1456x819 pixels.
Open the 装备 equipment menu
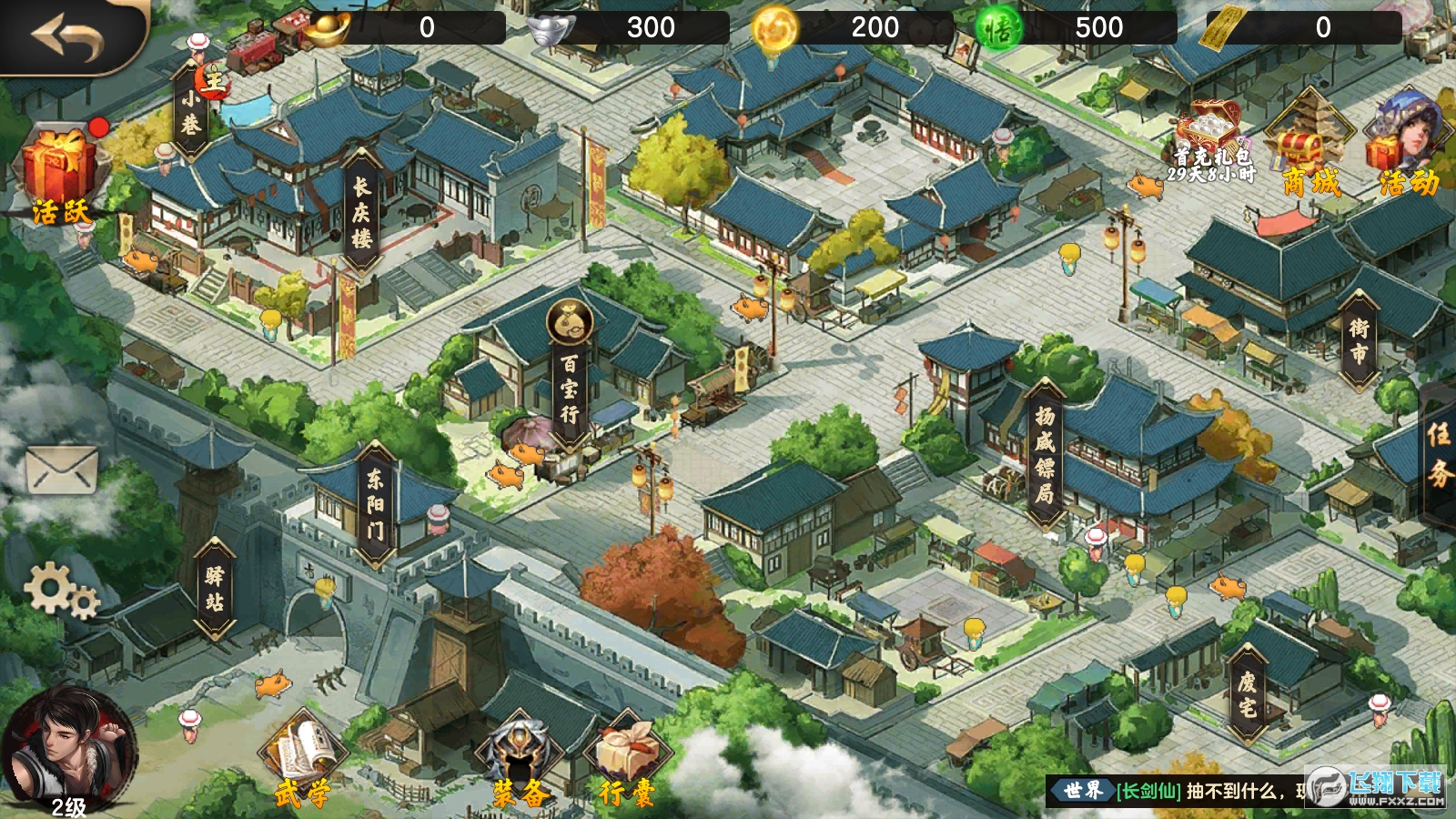520,763
